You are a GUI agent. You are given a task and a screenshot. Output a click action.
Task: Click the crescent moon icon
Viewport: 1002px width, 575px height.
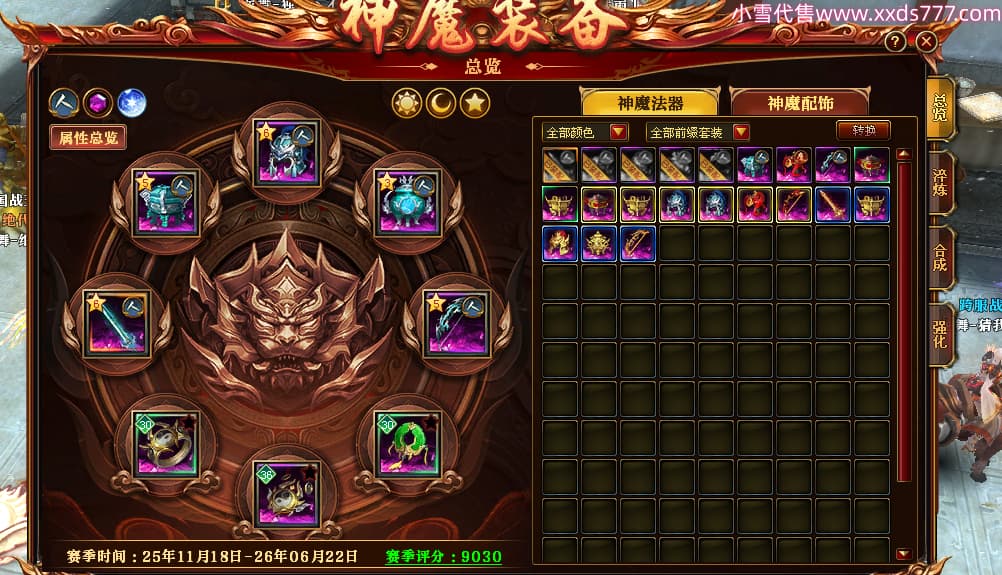pos(441,102)
